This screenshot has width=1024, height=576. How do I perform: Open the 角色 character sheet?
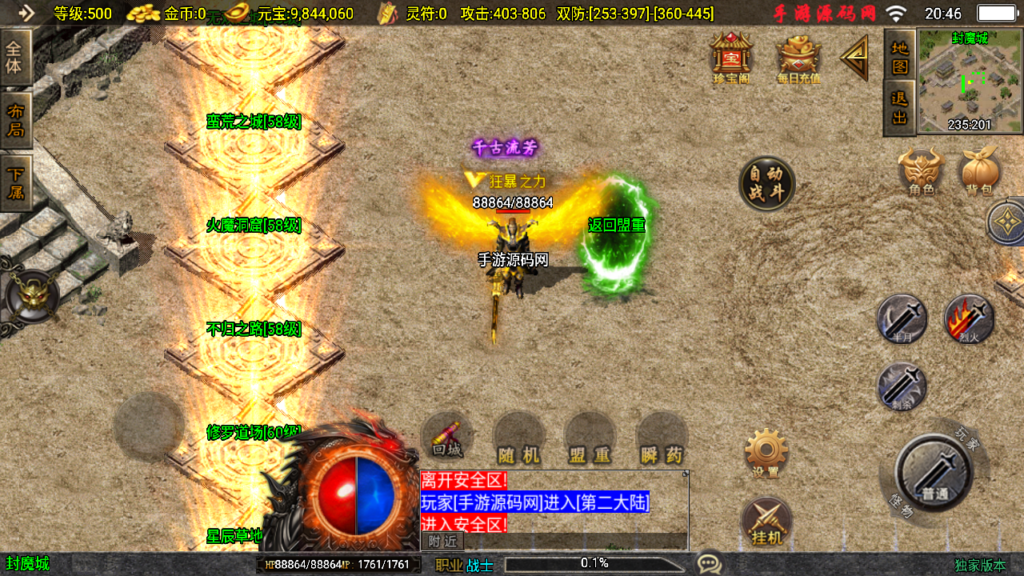pos(921,171)
